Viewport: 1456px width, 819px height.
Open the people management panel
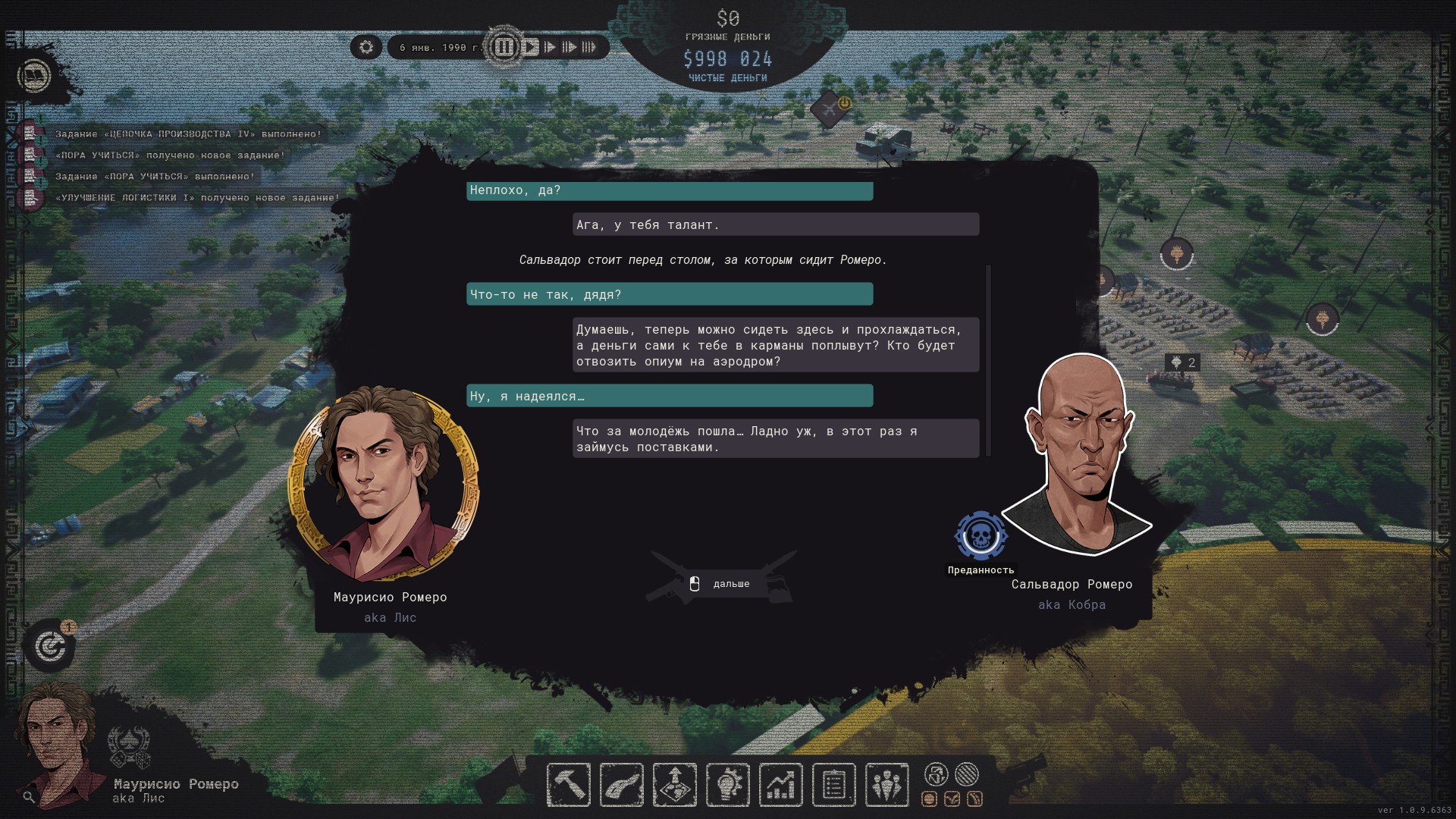point(886,784)
